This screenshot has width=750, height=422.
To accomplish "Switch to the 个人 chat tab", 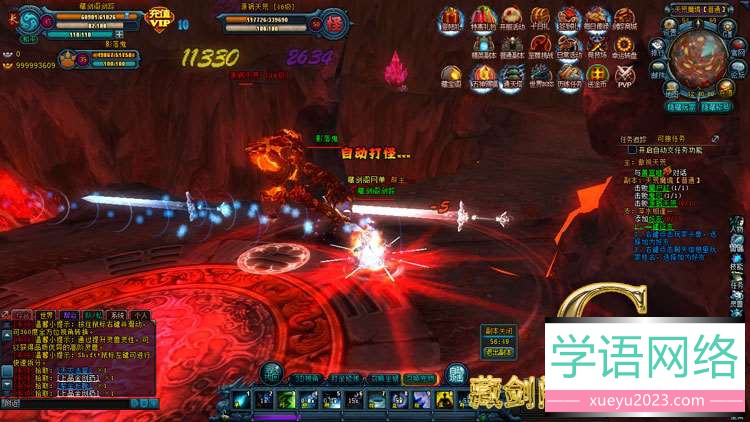I will [141, 314].
